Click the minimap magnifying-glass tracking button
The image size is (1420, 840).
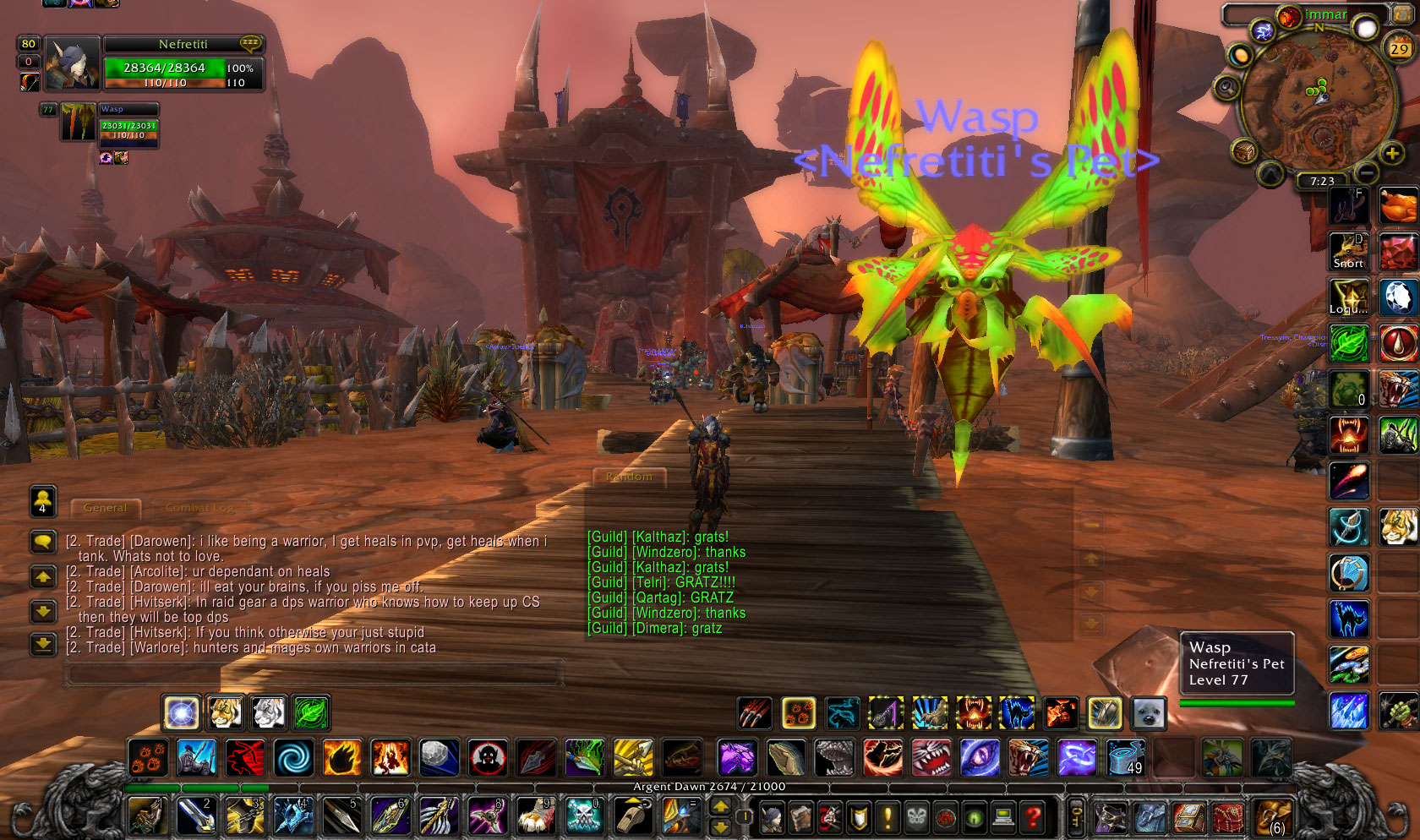[x=1226, y=87]
